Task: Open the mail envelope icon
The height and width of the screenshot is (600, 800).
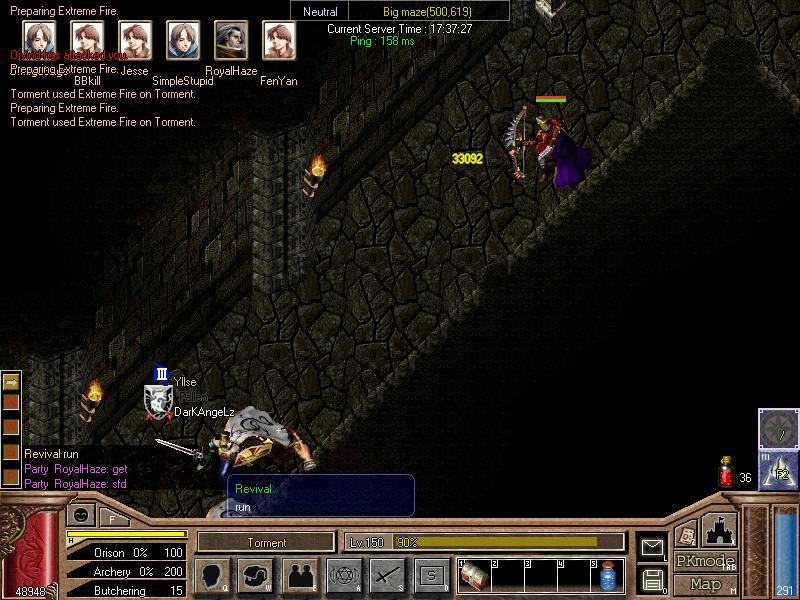Action: click(653, 547)
